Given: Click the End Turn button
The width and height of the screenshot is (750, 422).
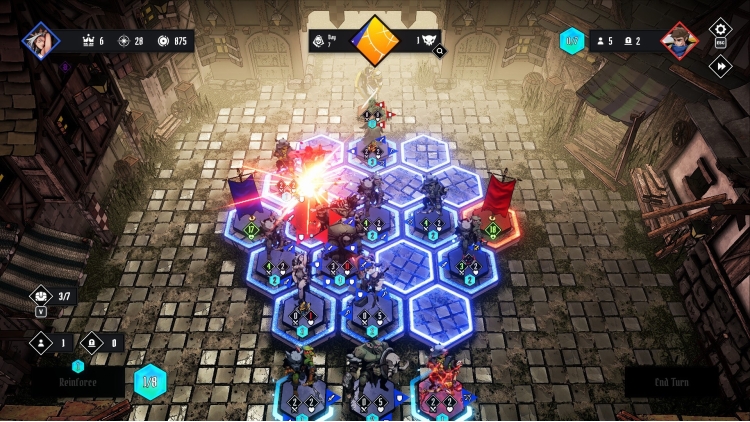Looking at the screenshot, I should pos(670,381).
